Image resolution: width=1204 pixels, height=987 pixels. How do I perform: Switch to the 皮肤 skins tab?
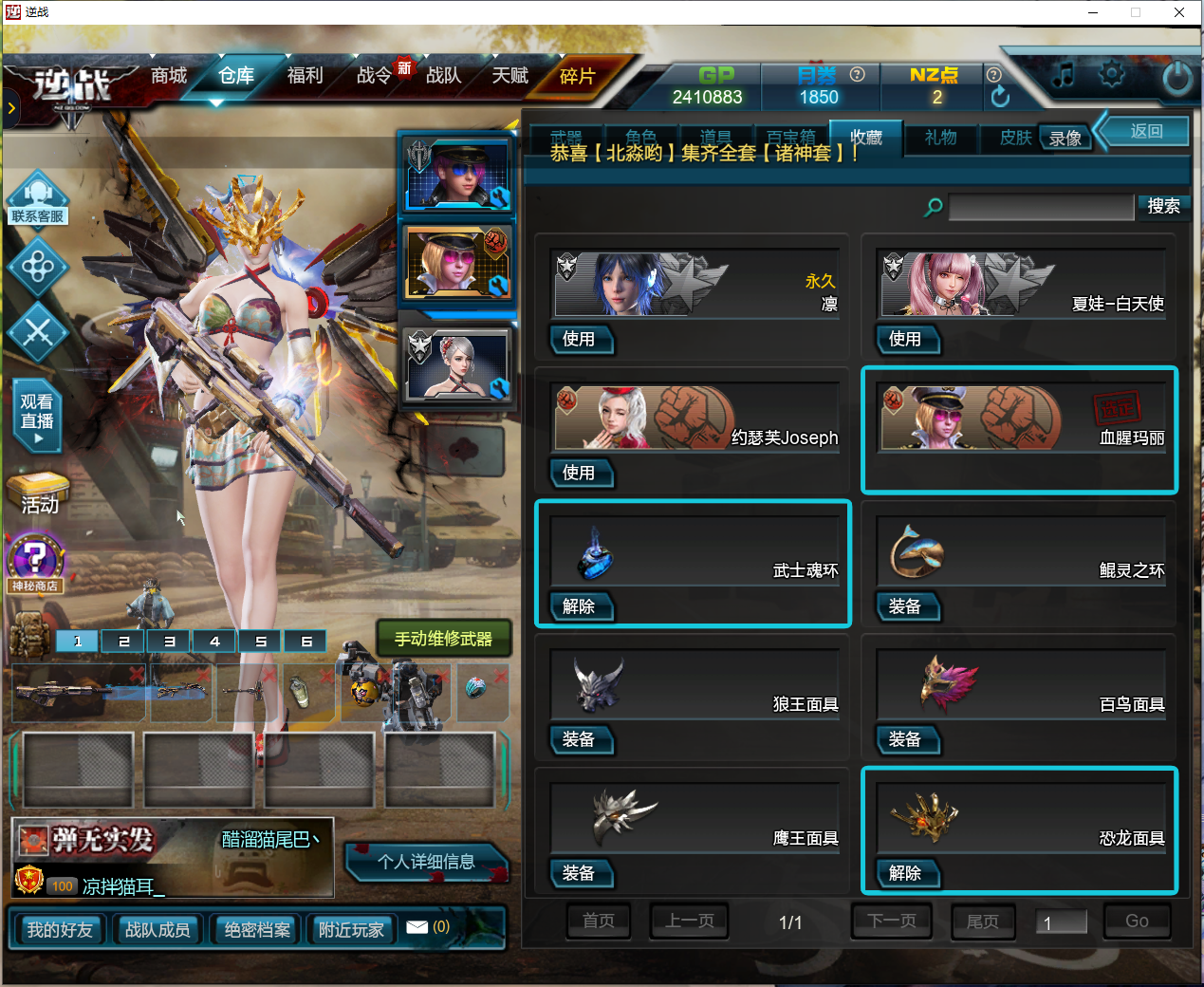(1014, 138)
